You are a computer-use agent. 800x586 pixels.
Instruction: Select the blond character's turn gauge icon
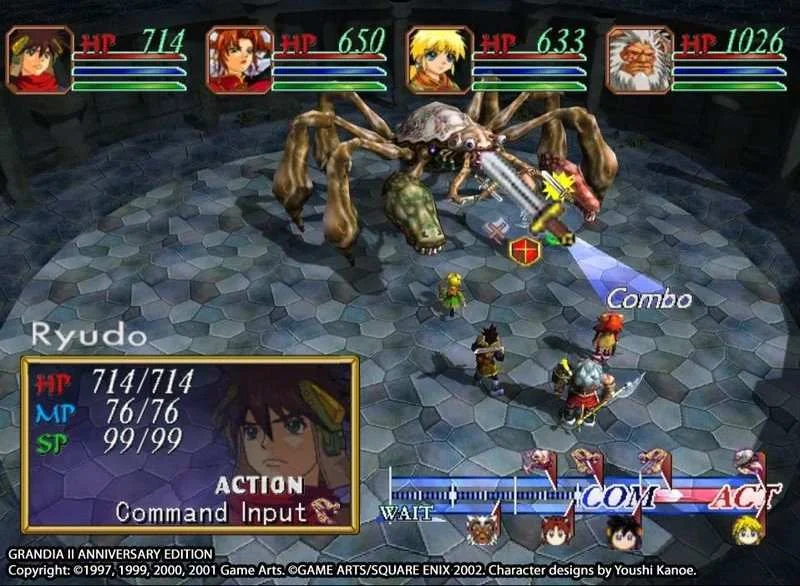coord(746,530)
